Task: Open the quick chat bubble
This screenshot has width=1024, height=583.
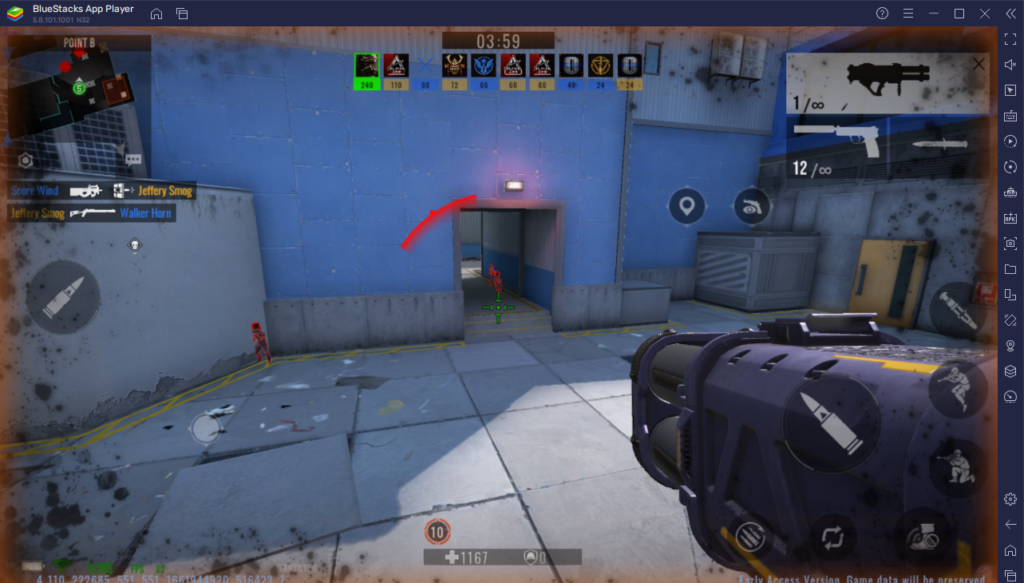Action: click(x=132, y=160)
